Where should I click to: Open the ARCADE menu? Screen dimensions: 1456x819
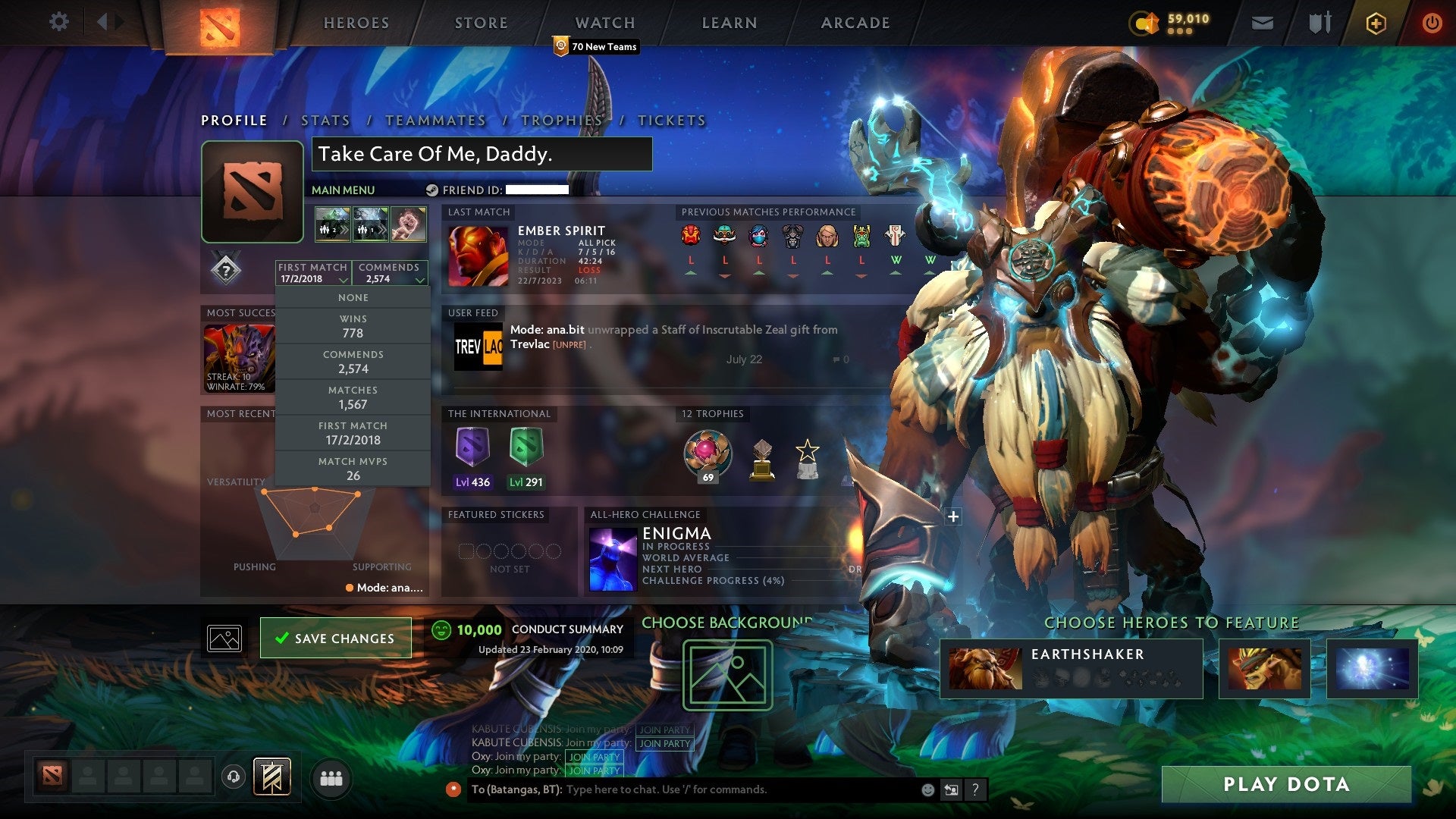pos(855,23)
